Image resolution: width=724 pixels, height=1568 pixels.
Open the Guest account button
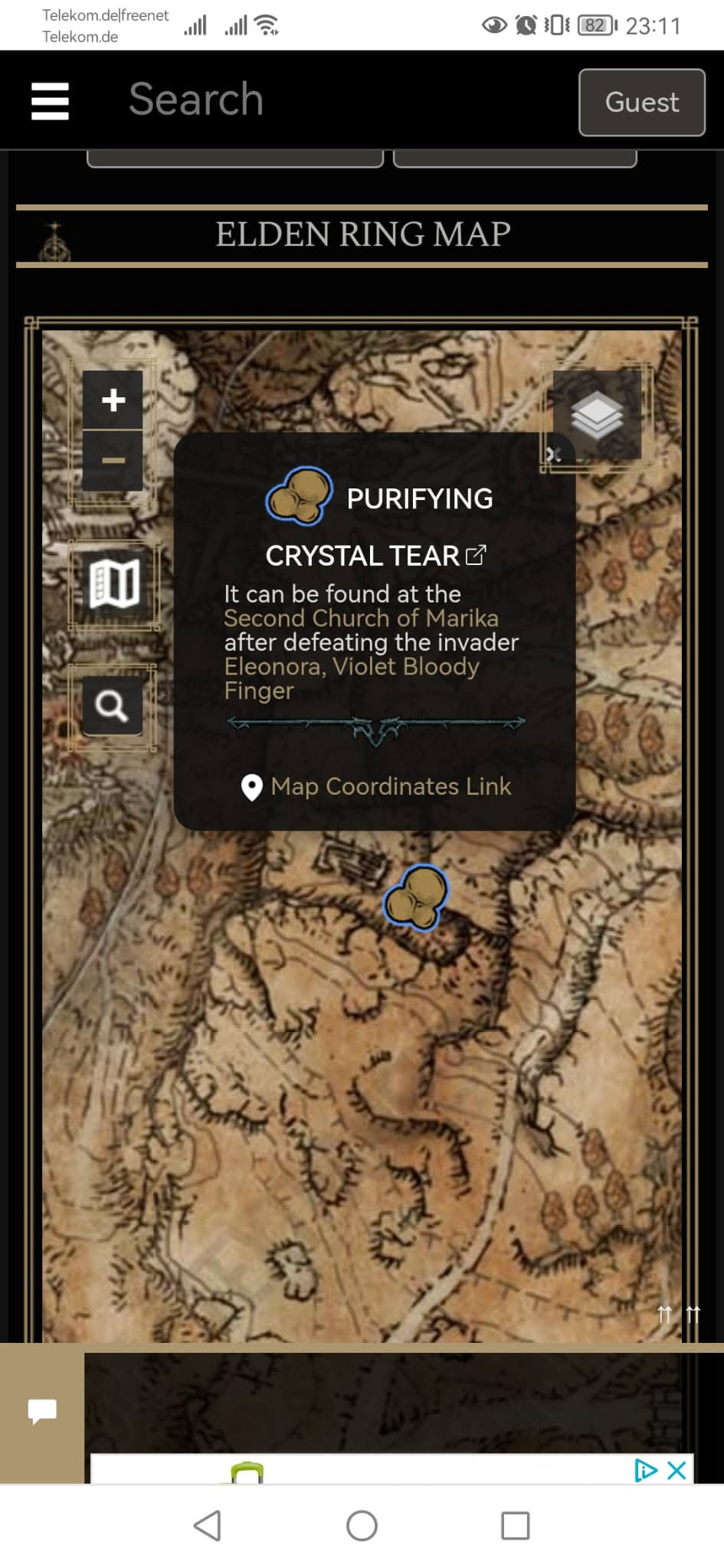click(x=641, y=102)
